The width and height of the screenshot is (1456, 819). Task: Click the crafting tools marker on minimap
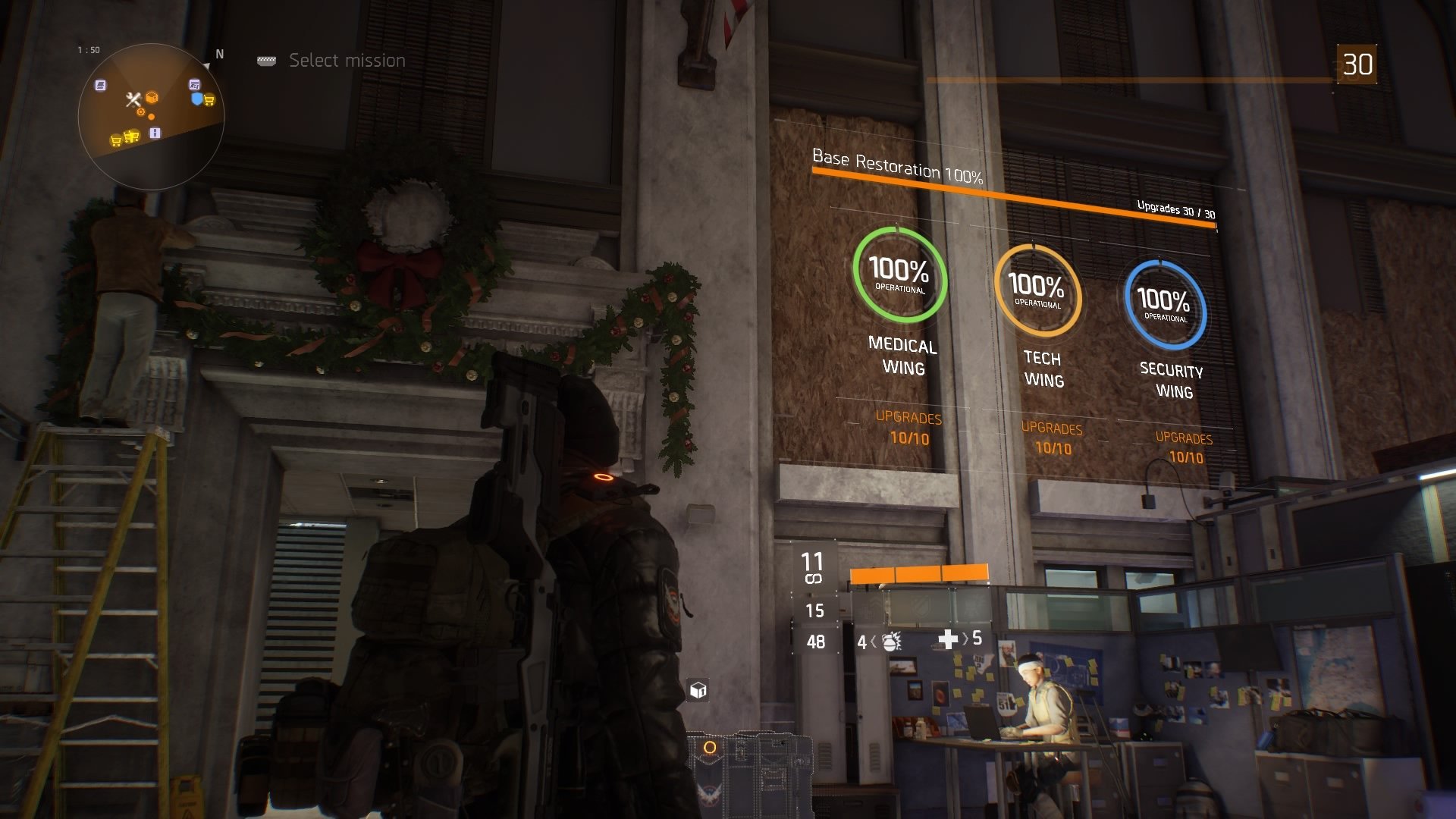(133, 99)
